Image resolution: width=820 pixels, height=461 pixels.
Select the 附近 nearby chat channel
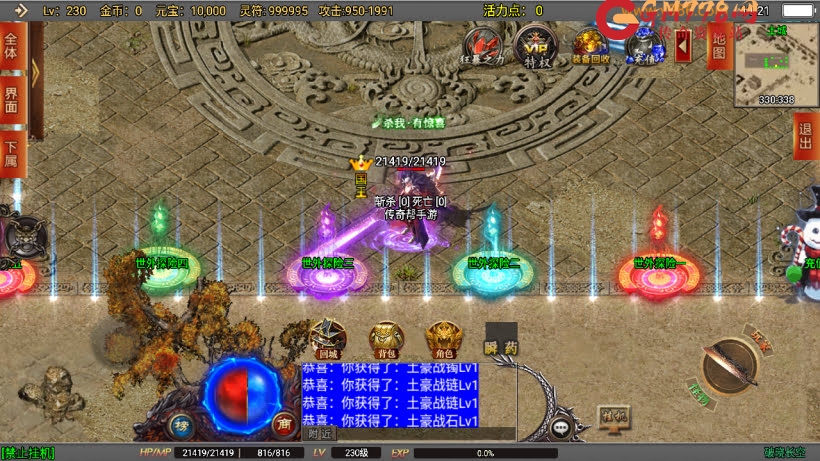[x=320, y=434]
